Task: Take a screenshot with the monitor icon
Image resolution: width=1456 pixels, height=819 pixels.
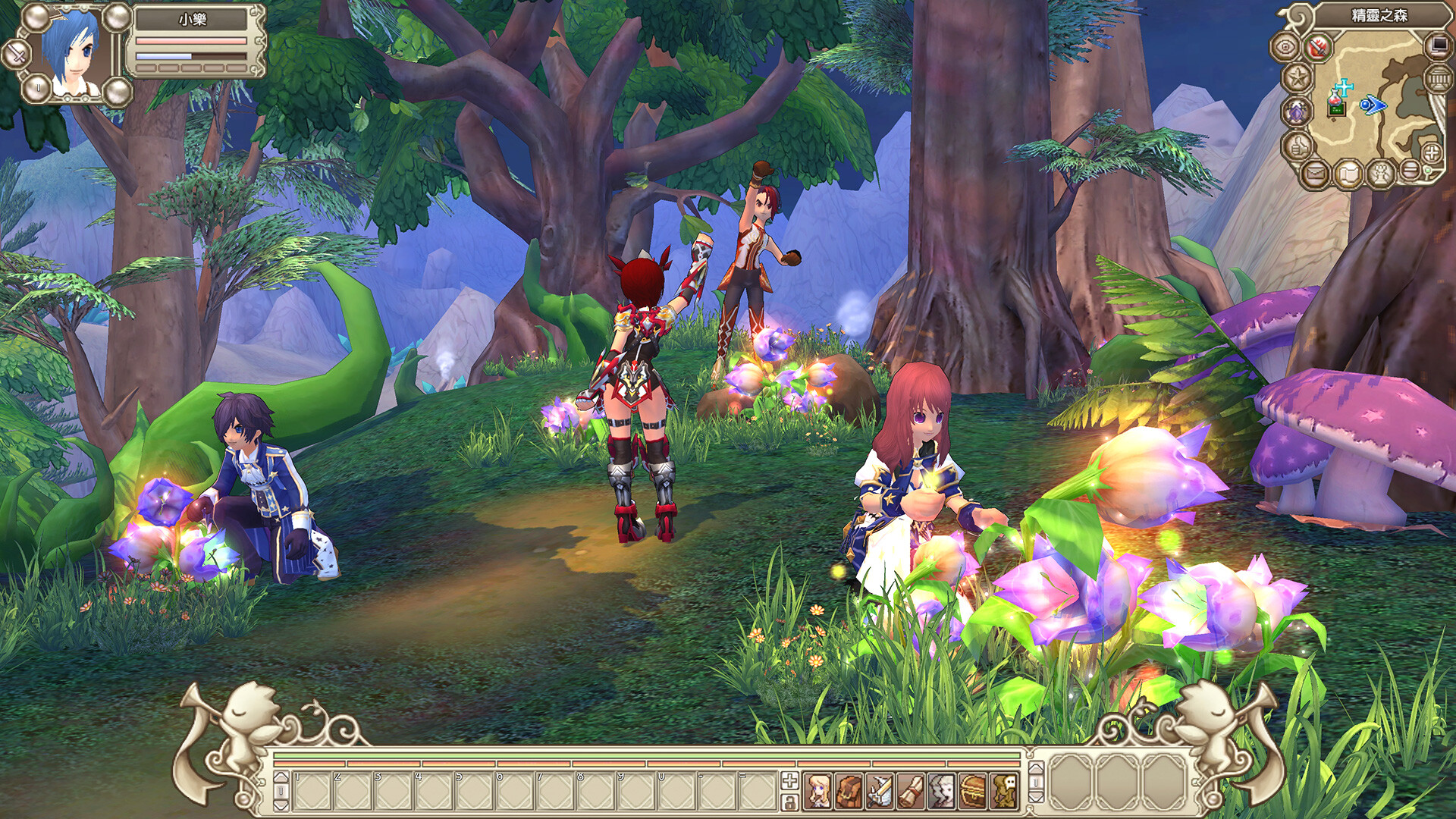Action: pyautogui.click(x=1436, y=47)
